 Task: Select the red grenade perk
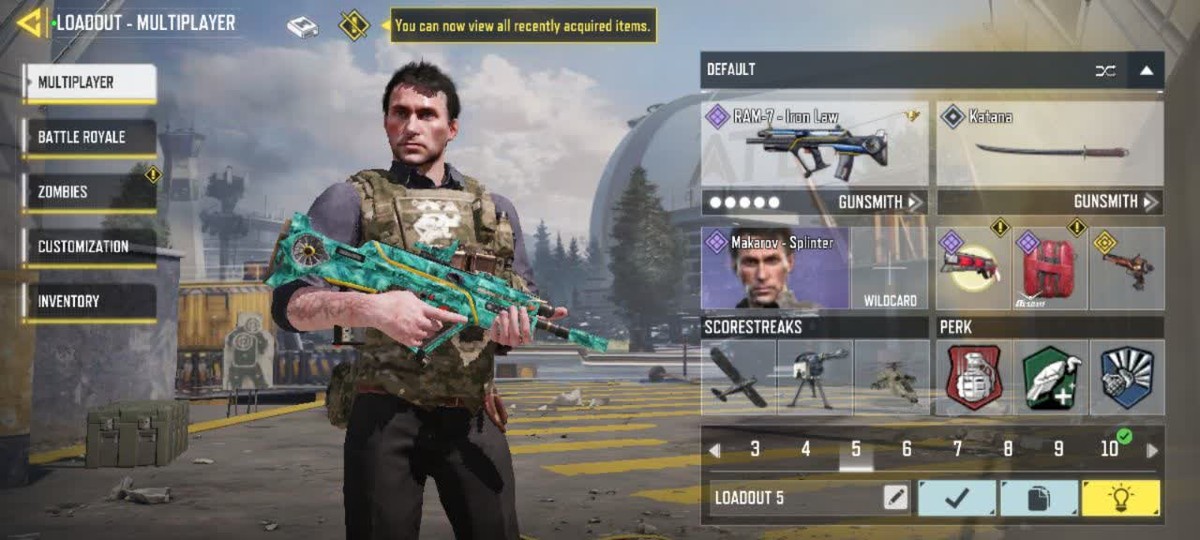pos(974,377)
